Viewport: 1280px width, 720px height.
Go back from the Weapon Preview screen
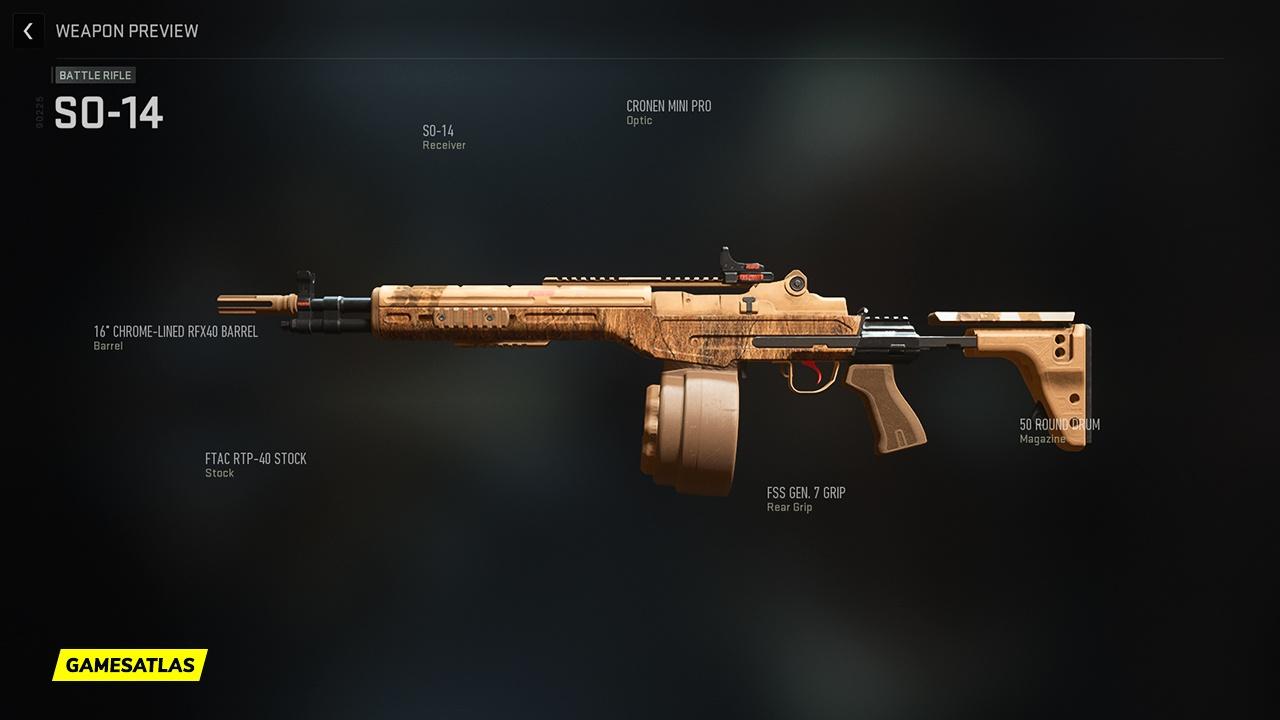28,31
